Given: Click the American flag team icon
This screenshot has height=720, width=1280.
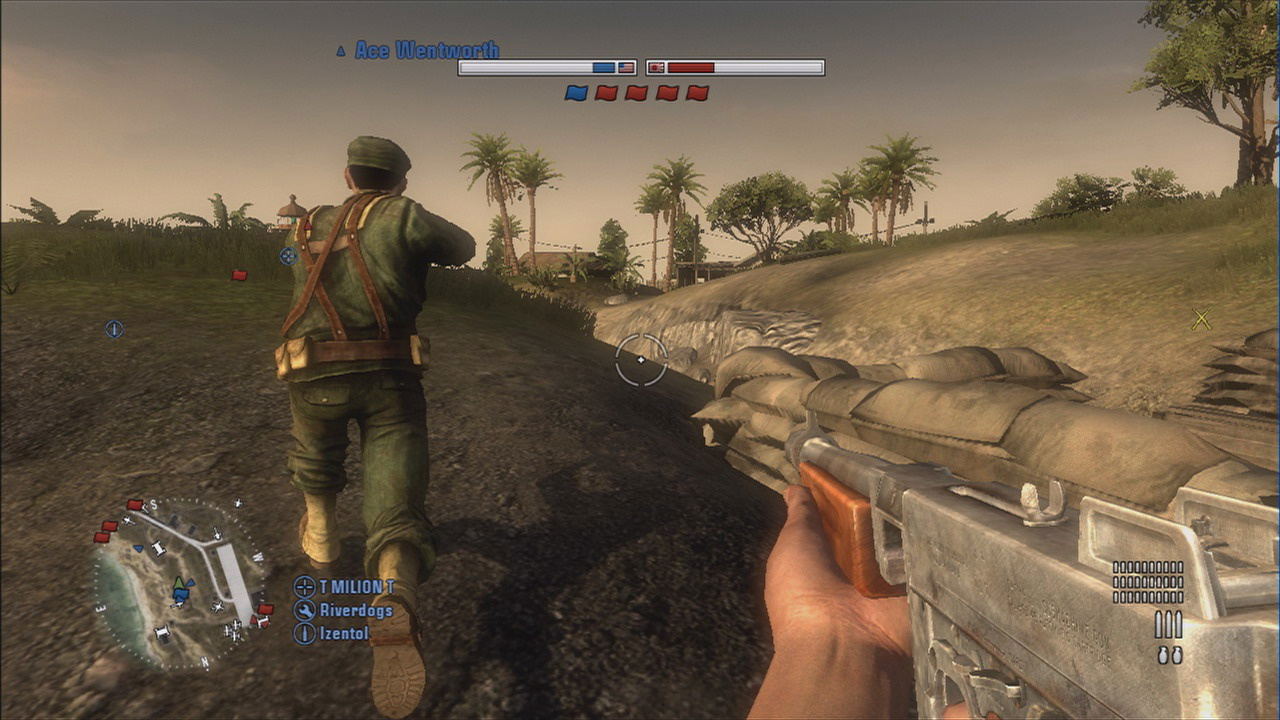Looking at the screenshot, I should (x=627, y=68).
